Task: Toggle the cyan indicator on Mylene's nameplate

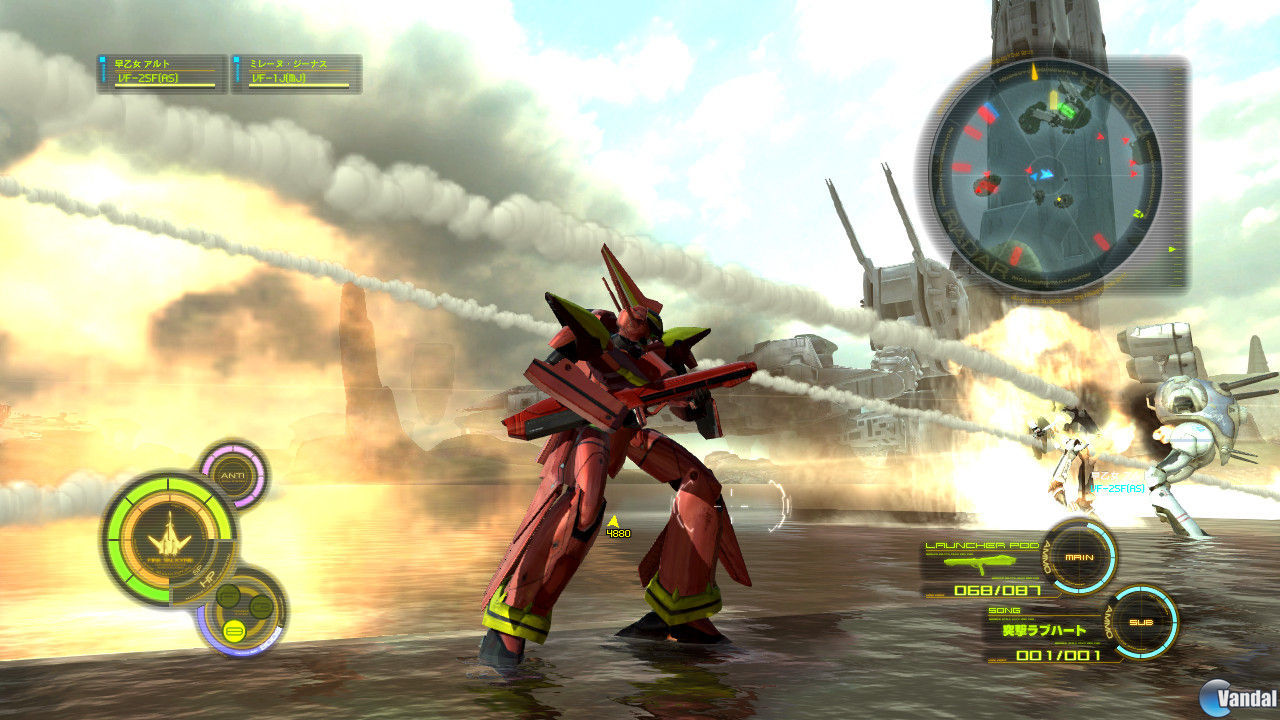Action: pyautogui.click(x=237, y=60)
